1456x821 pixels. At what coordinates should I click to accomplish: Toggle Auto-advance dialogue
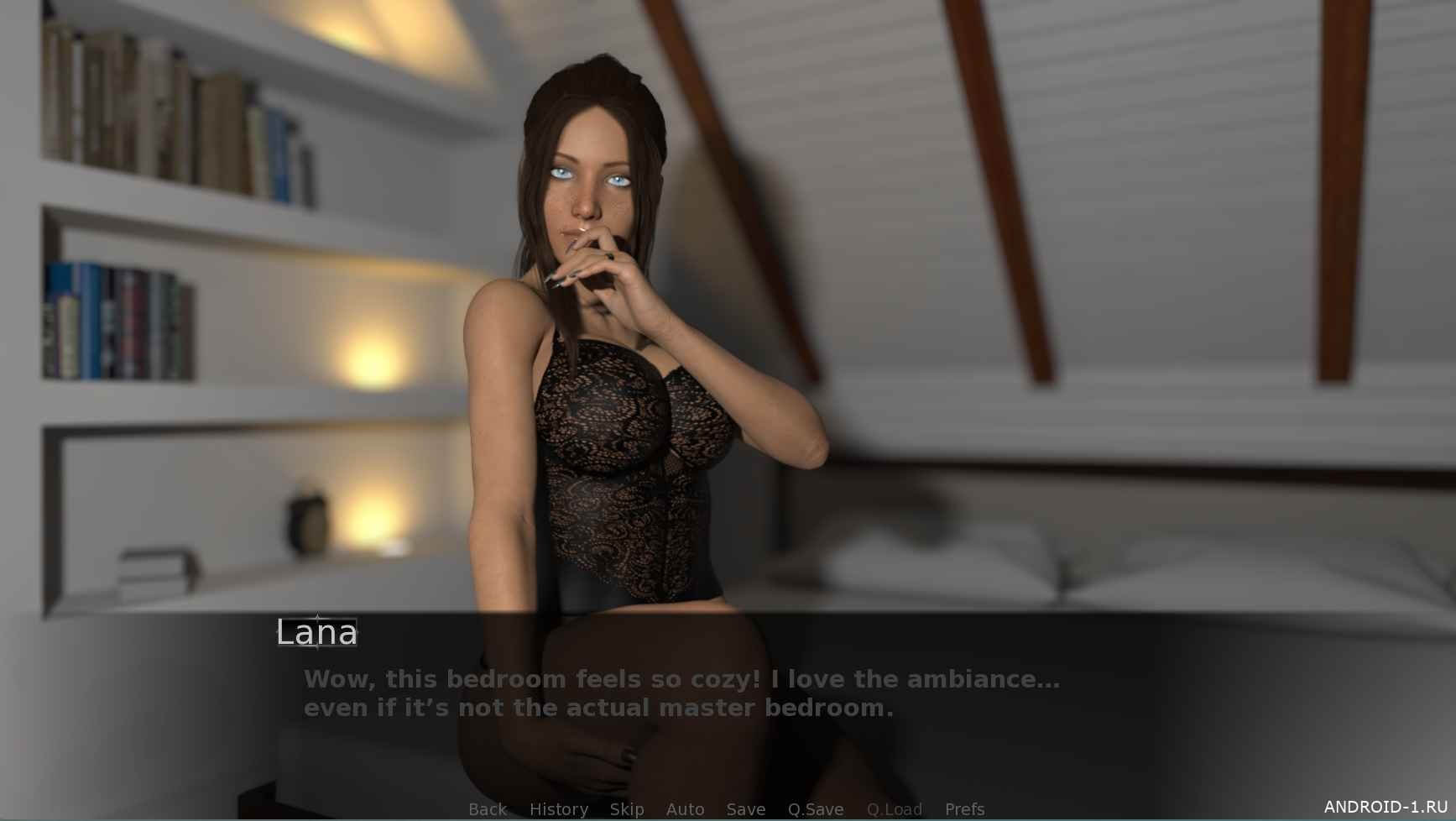coord(685,809)
